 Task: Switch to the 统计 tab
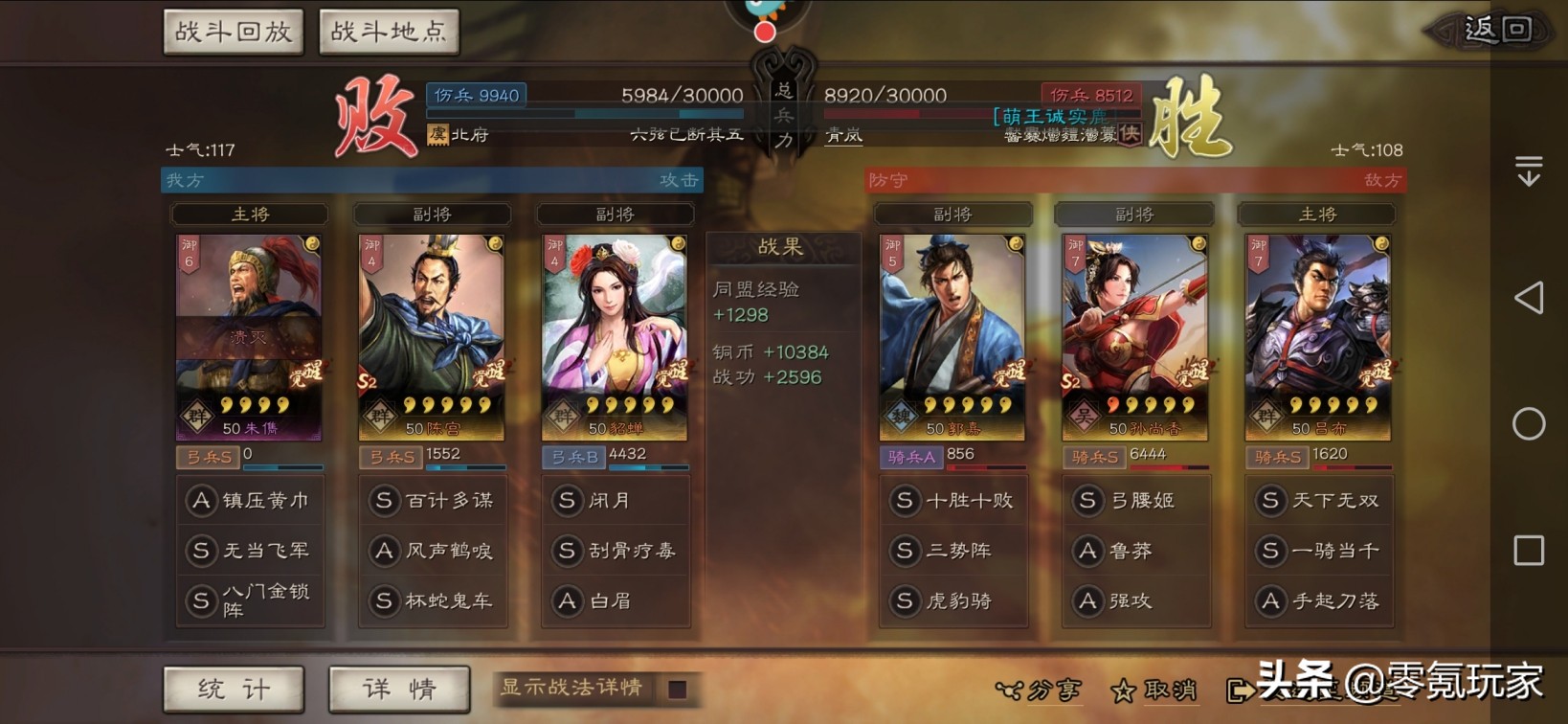(x=233, y=689)
